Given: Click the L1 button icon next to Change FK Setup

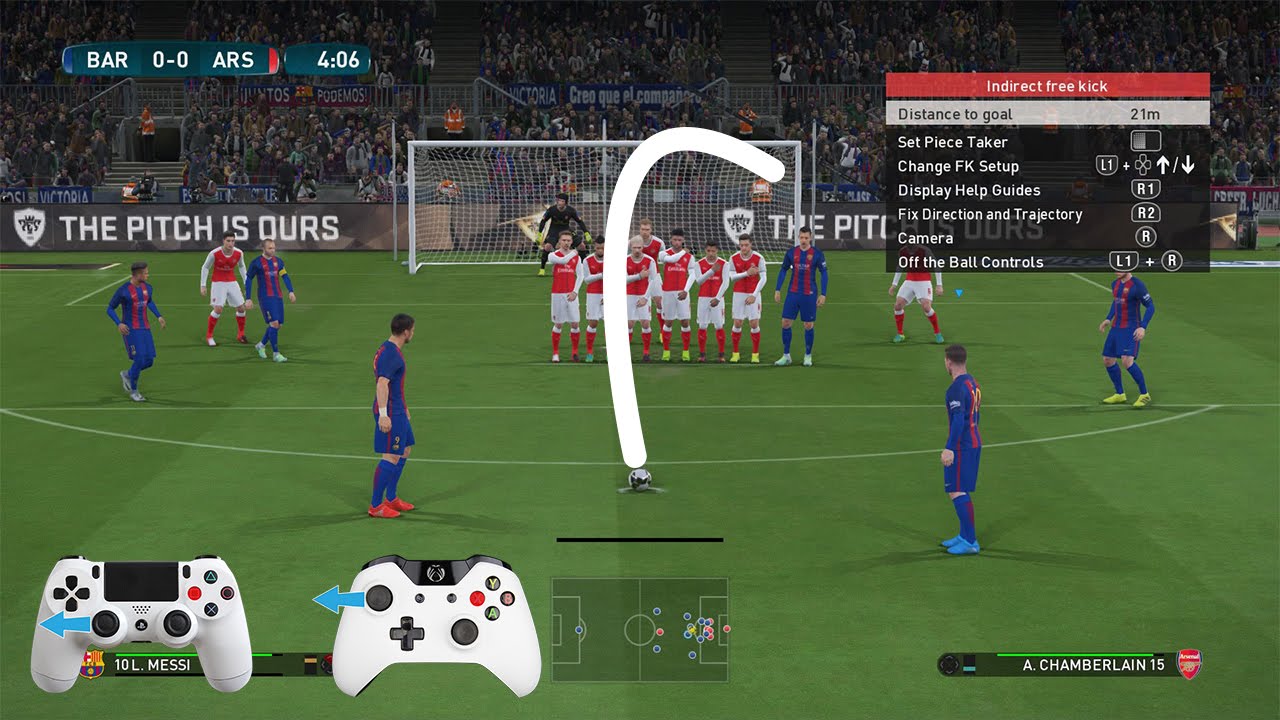Looking at the screenshot, I should point(1106,164).
